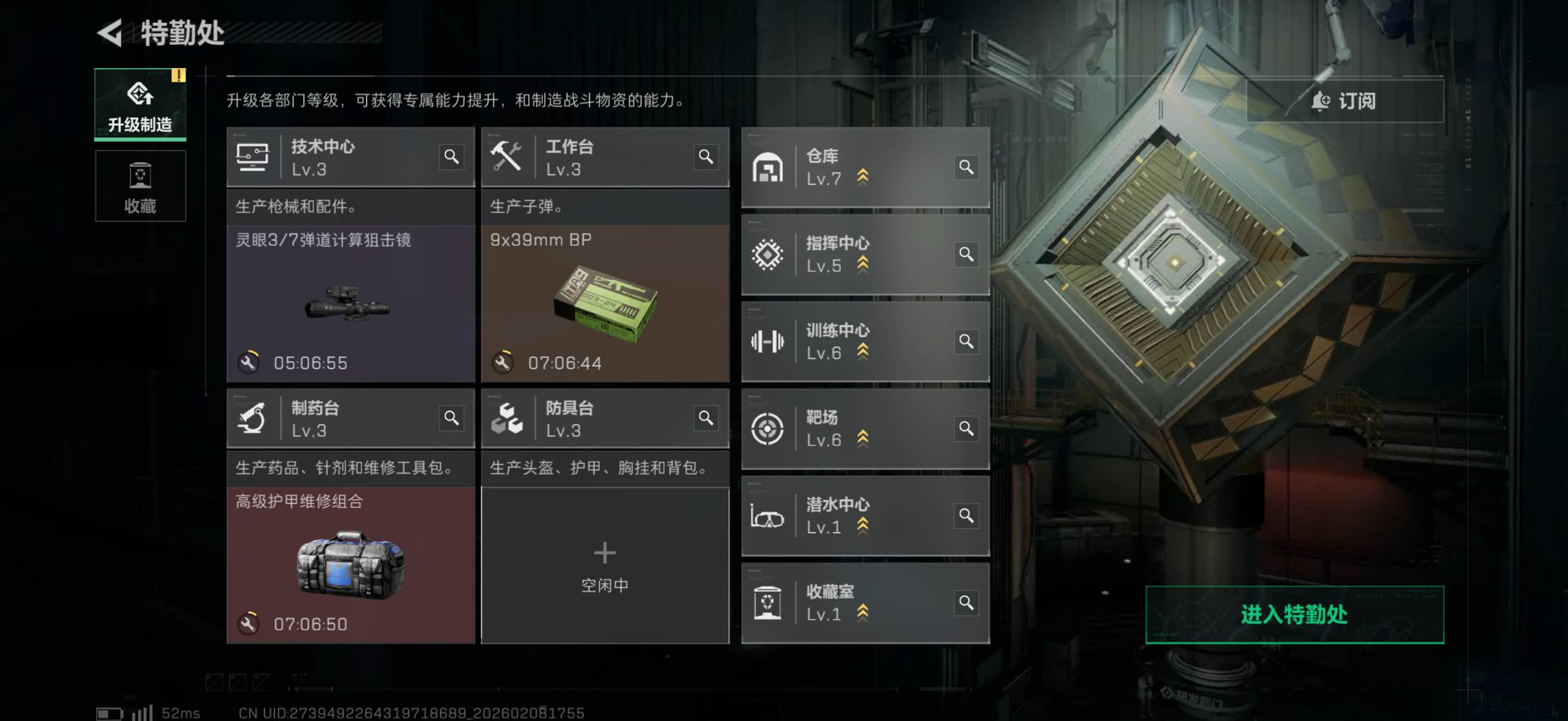Select the 收藏室 Lv.1 department
1568x721 pixels.
click(x=852, y=603)
